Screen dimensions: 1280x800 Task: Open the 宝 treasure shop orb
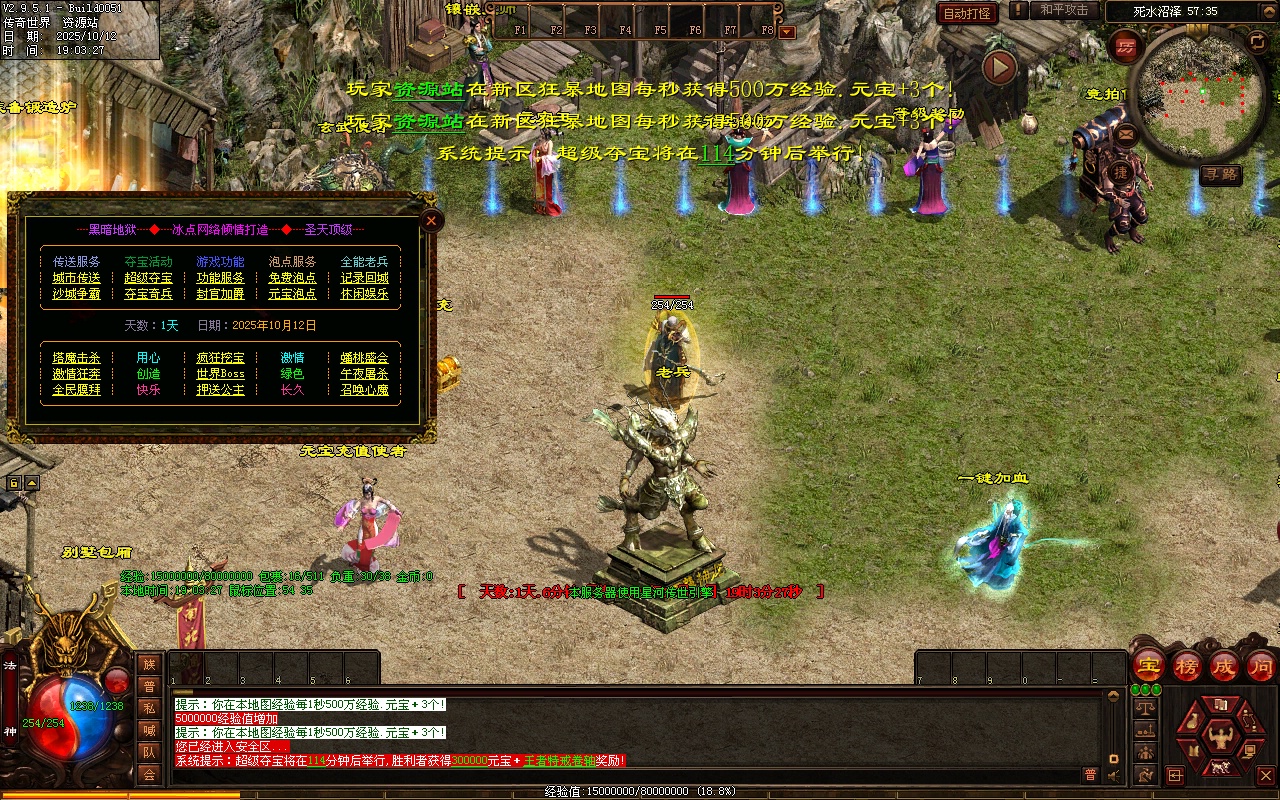click(1149, 665)
